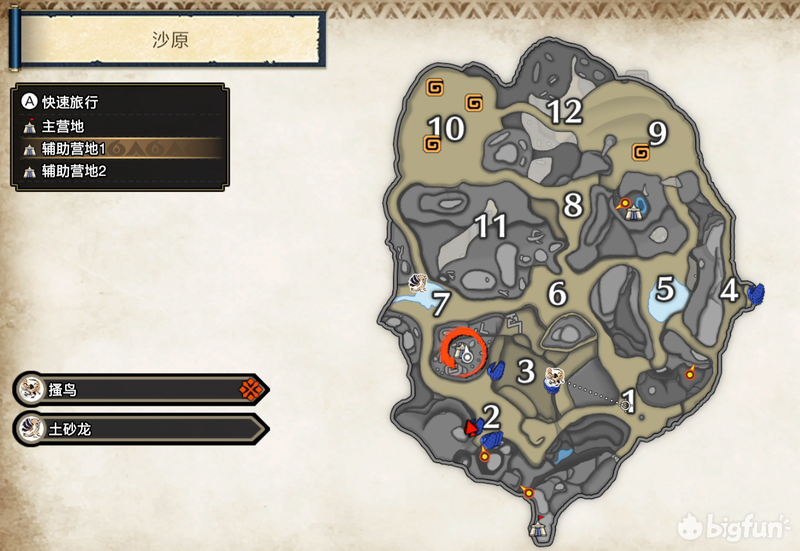Choose map area number 9
800x551 pixels.
click(x=657, y=131)
